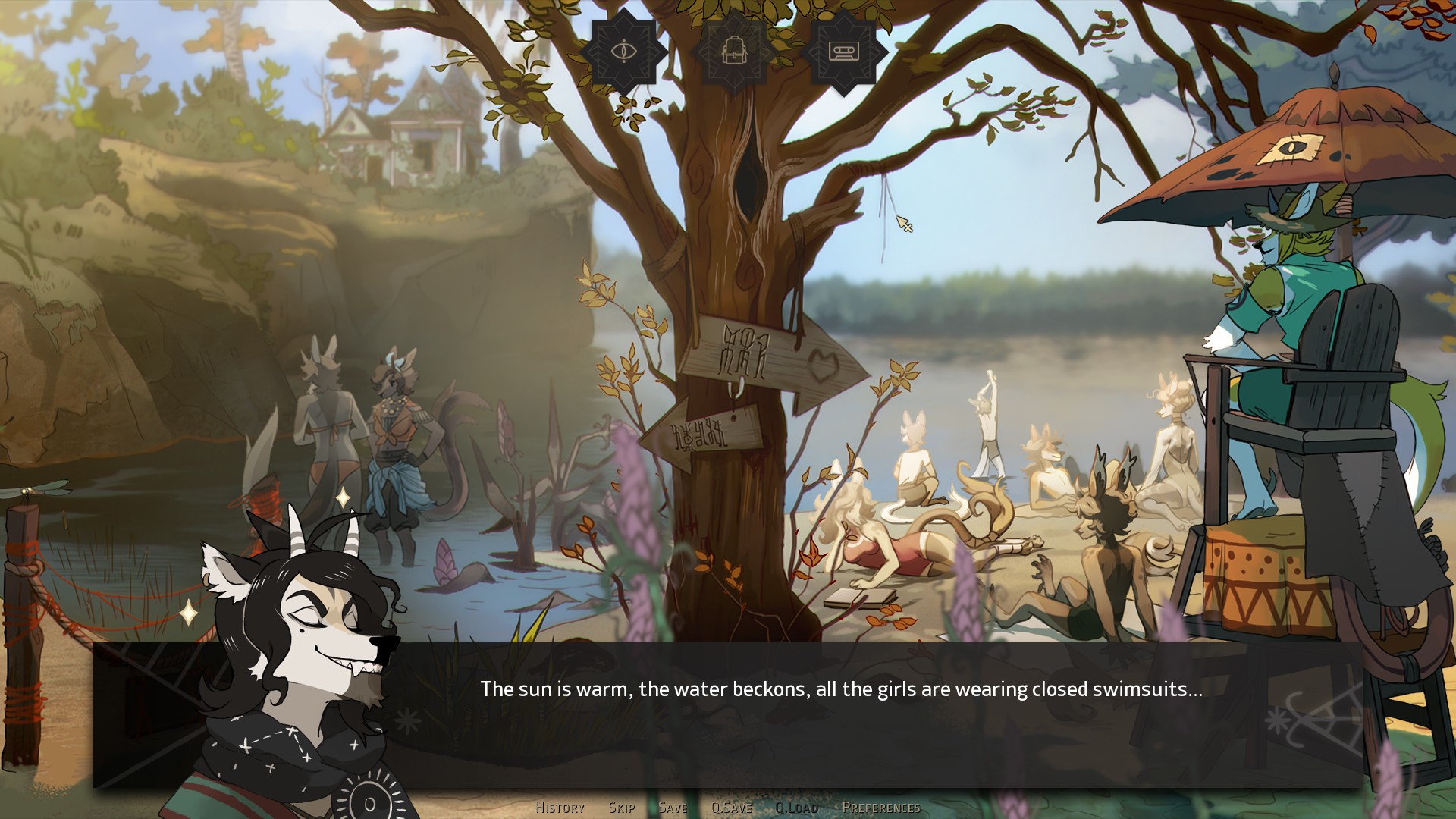Open the Save menu

[673, 808]
